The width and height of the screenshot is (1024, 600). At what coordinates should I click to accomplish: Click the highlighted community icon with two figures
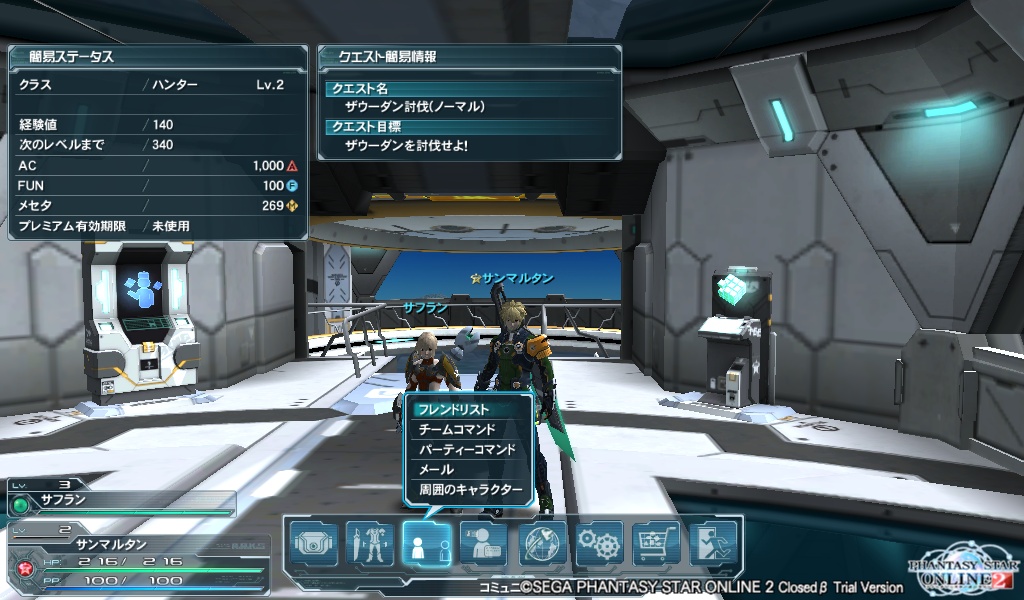point(427,544)
